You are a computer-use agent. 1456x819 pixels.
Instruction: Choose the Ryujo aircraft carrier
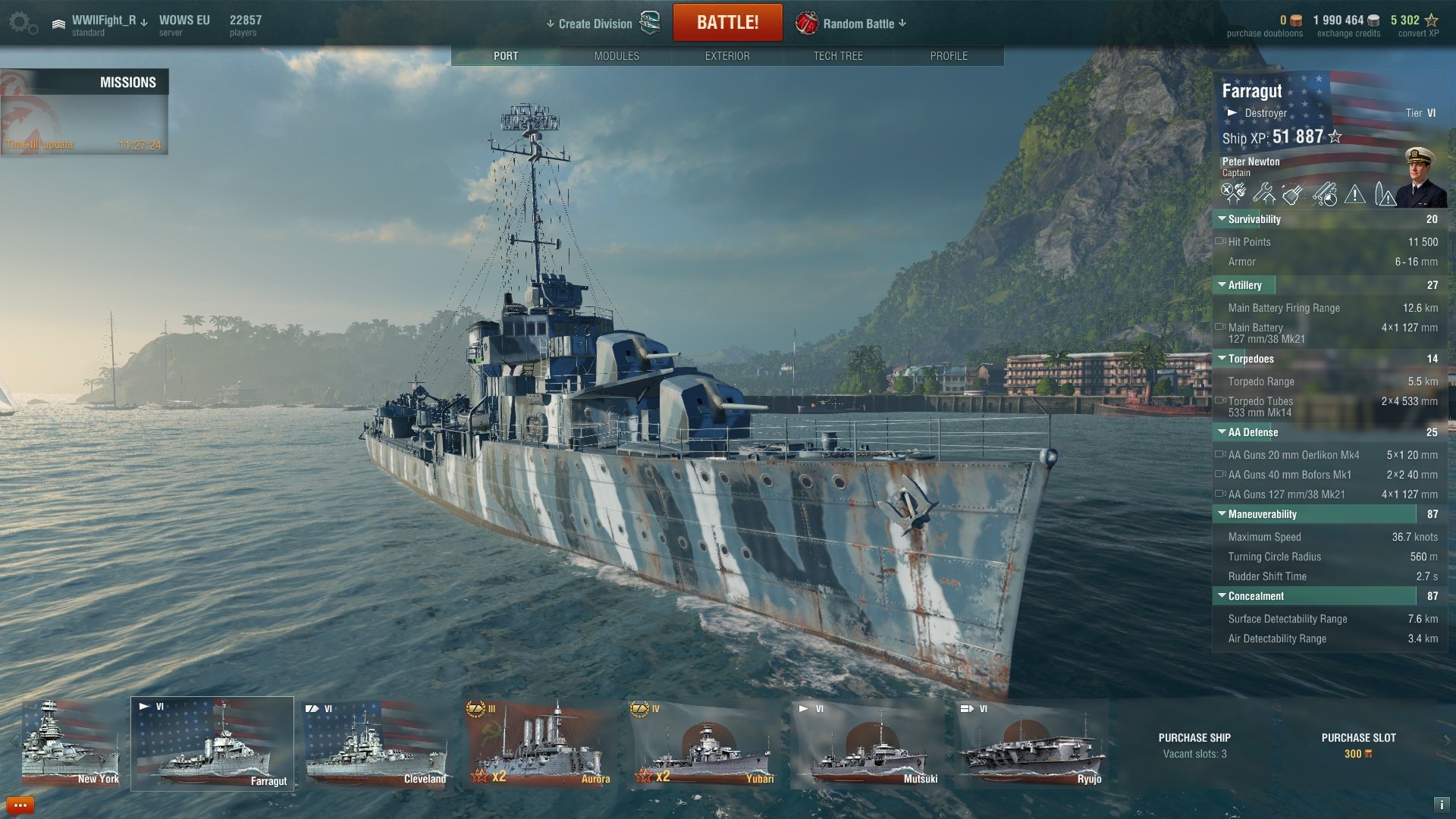(1031, 744)
